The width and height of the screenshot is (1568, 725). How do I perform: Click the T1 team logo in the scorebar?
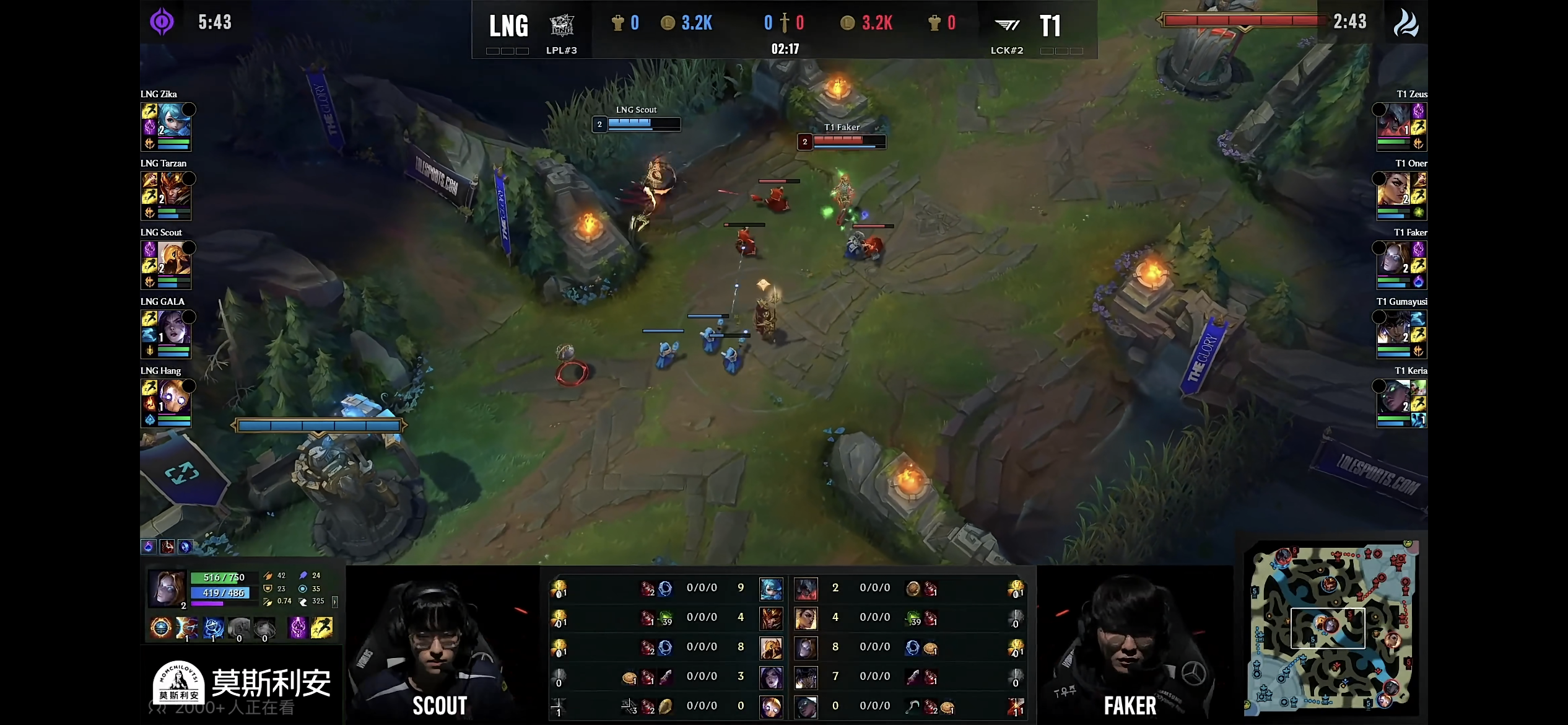coord(1007,25)
